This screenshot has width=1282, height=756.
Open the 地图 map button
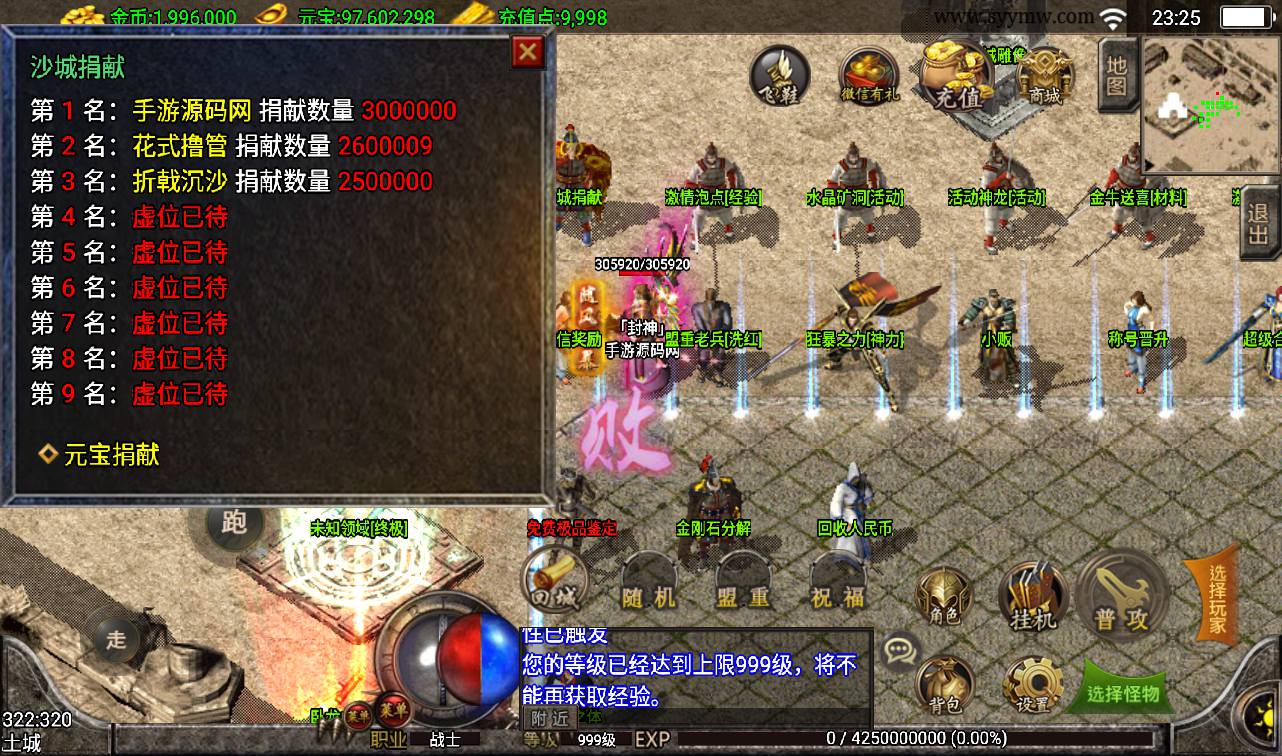(1116, 74)
